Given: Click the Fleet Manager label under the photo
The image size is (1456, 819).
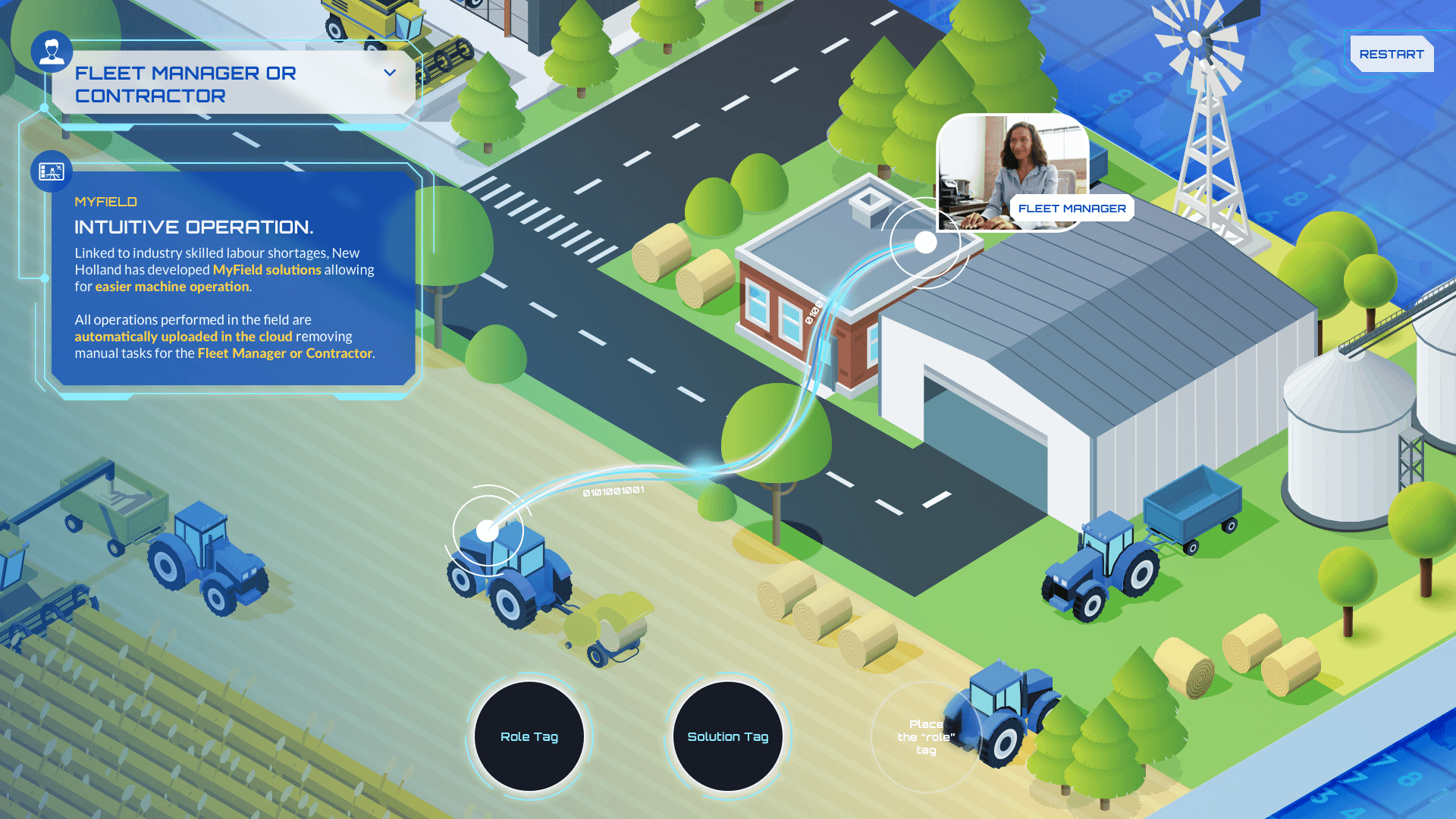Looking at the screenshot, I should (x=1072, y=208).
